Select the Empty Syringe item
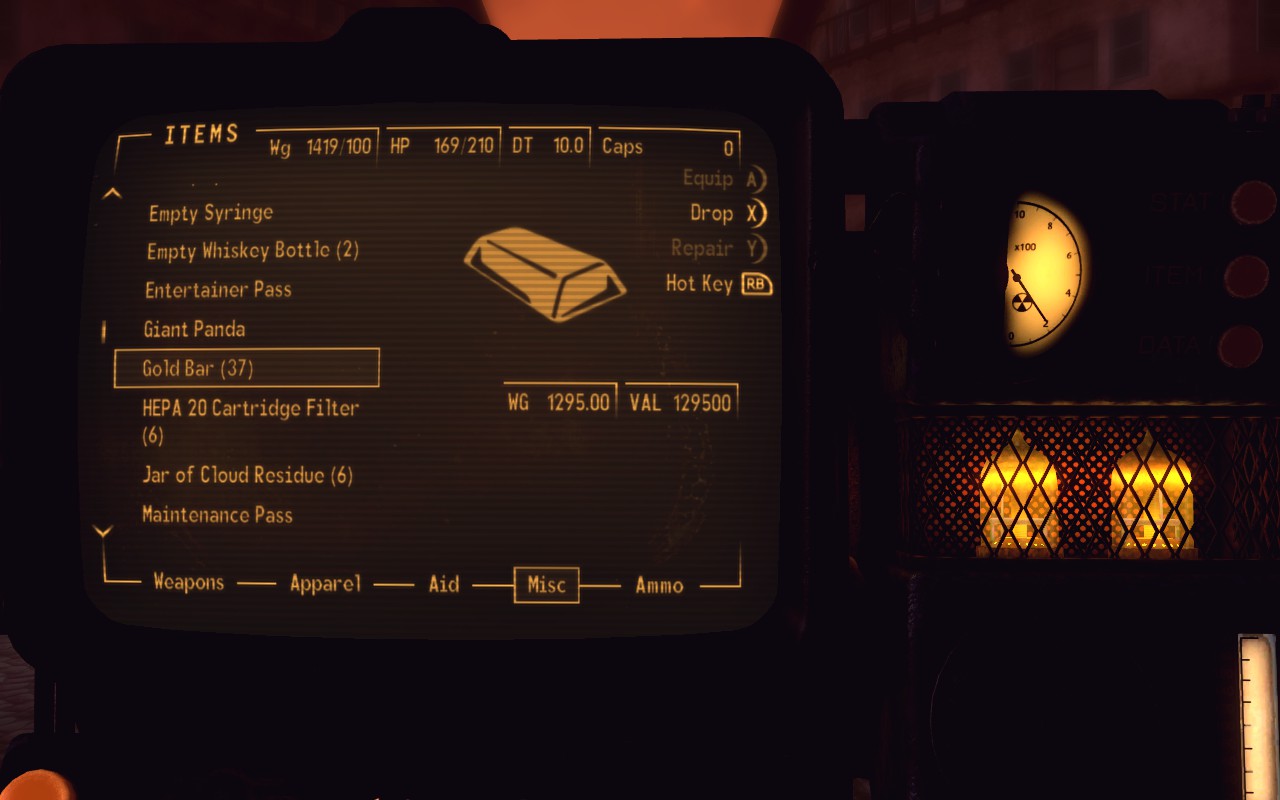This screenshot has width=1280, height=800. click(210, 213)
